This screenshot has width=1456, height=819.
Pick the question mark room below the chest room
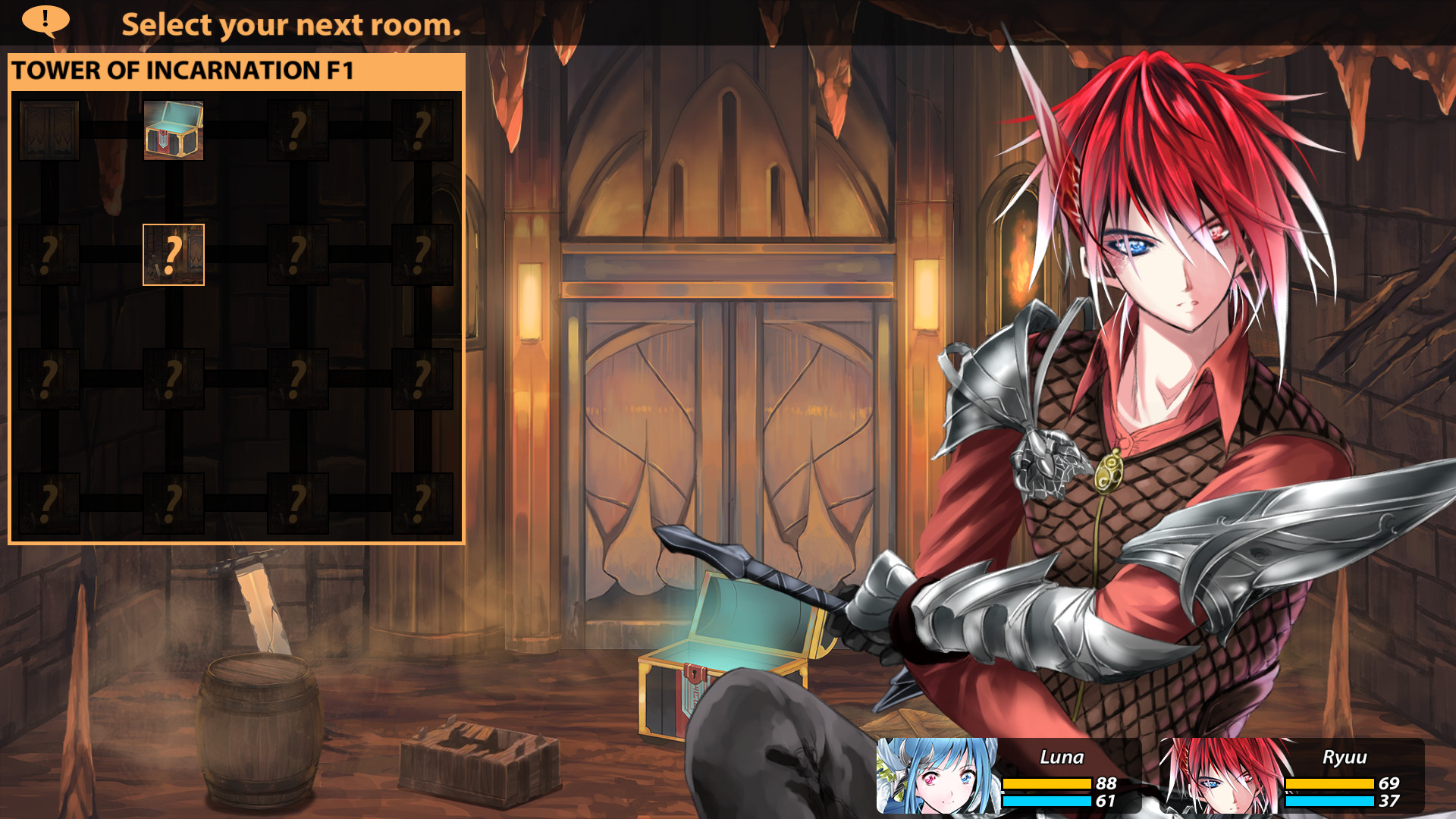pos(173,256)
